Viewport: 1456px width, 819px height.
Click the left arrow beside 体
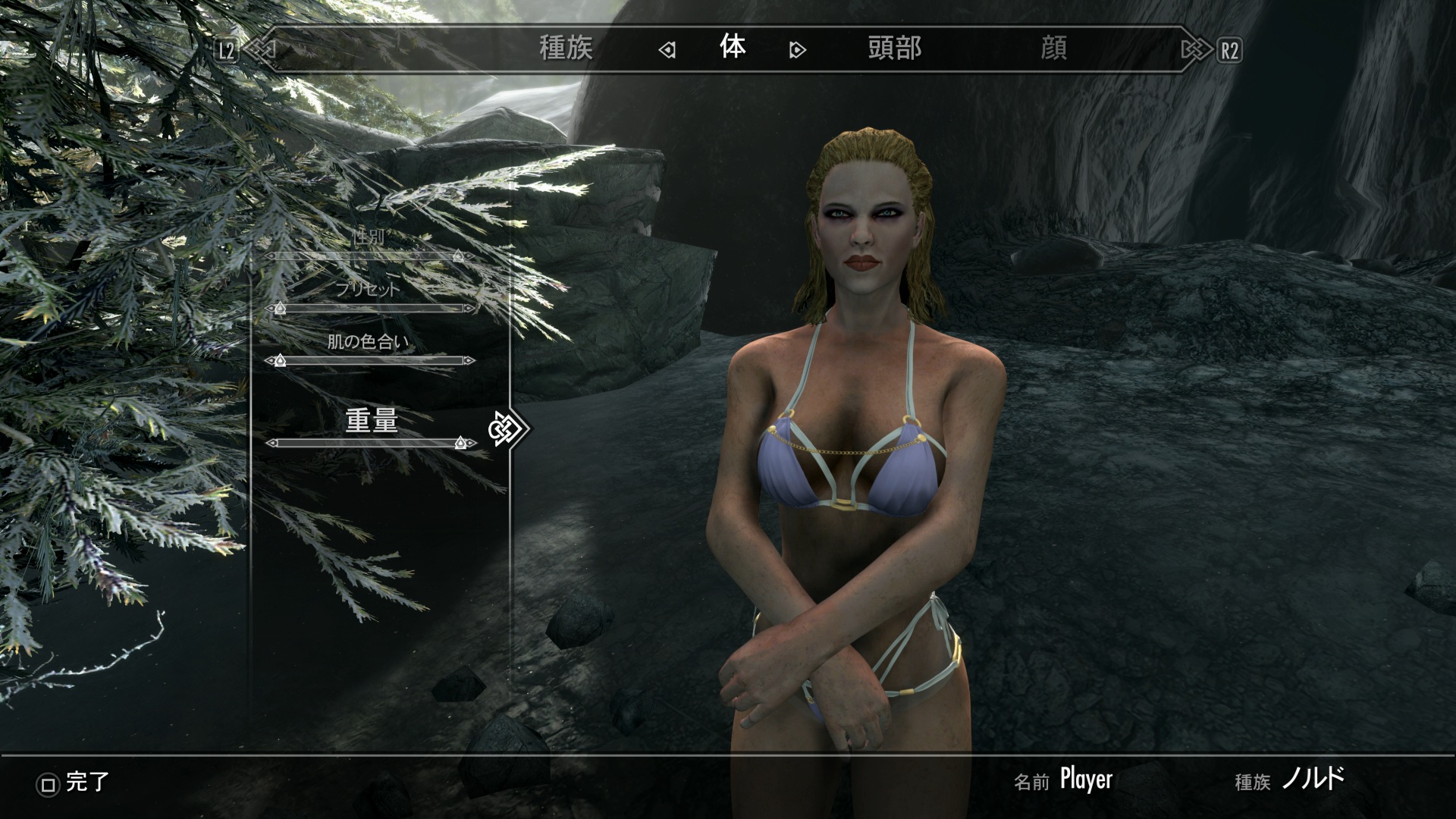point(667,51)
